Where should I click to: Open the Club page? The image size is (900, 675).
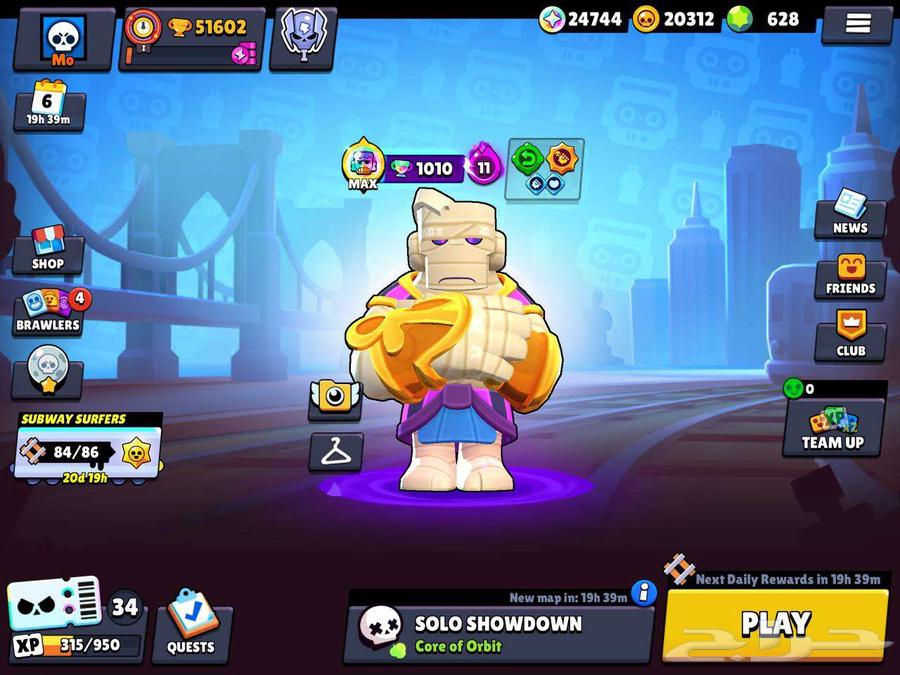pyautogui.click(x=850, y=337)
